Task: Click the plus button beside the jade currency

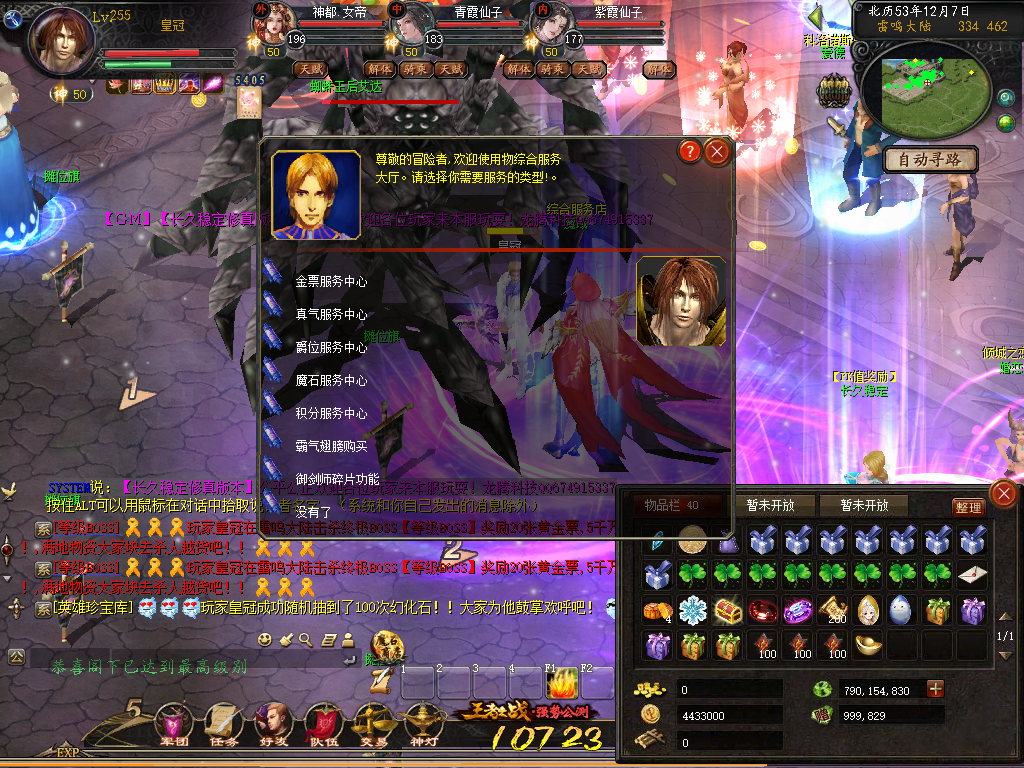Action: click(935, 689)
